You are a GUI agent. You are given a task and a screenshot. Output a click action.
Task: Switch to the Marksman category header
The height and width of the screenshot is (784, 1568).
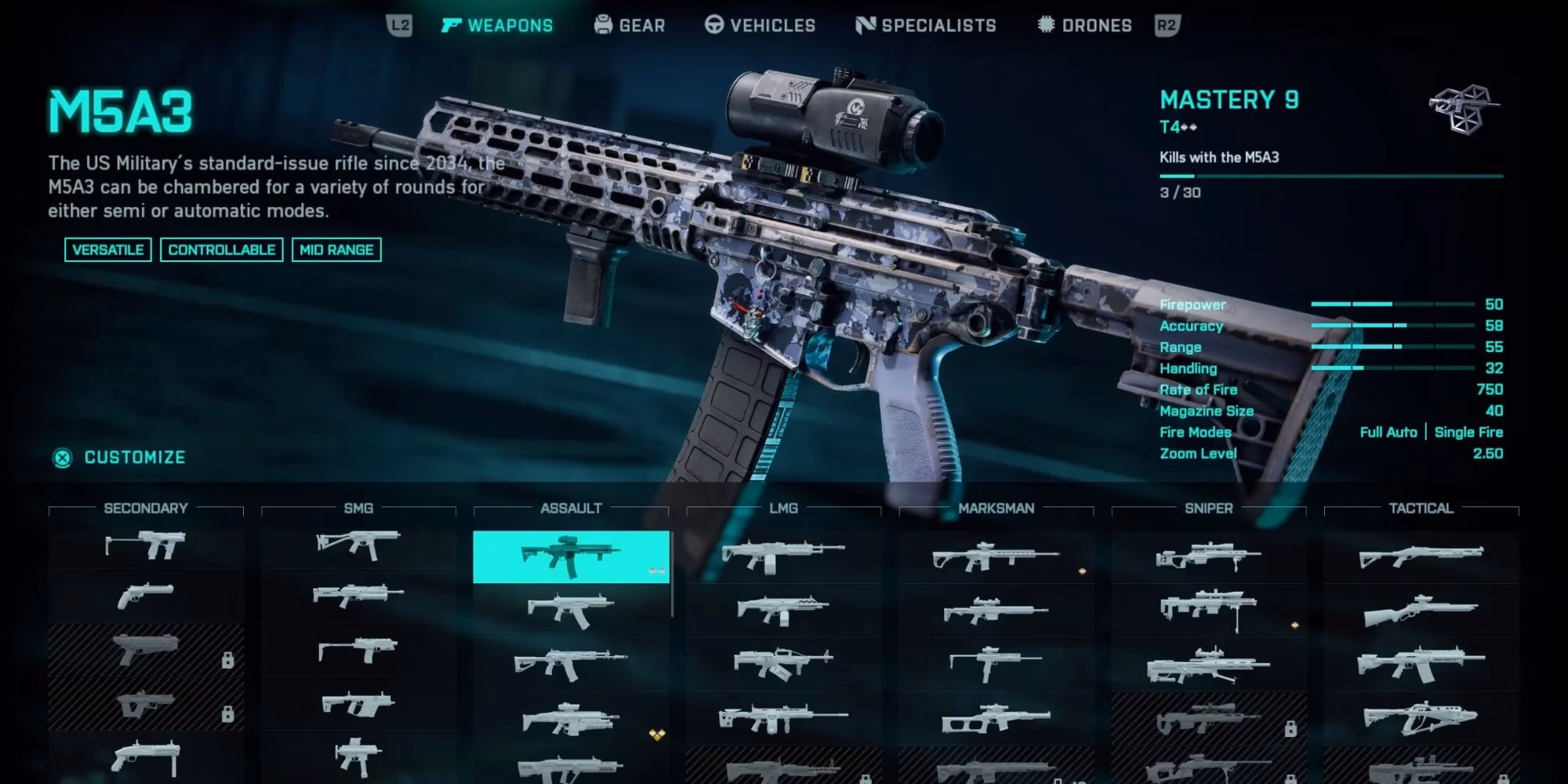click(998, 508)
